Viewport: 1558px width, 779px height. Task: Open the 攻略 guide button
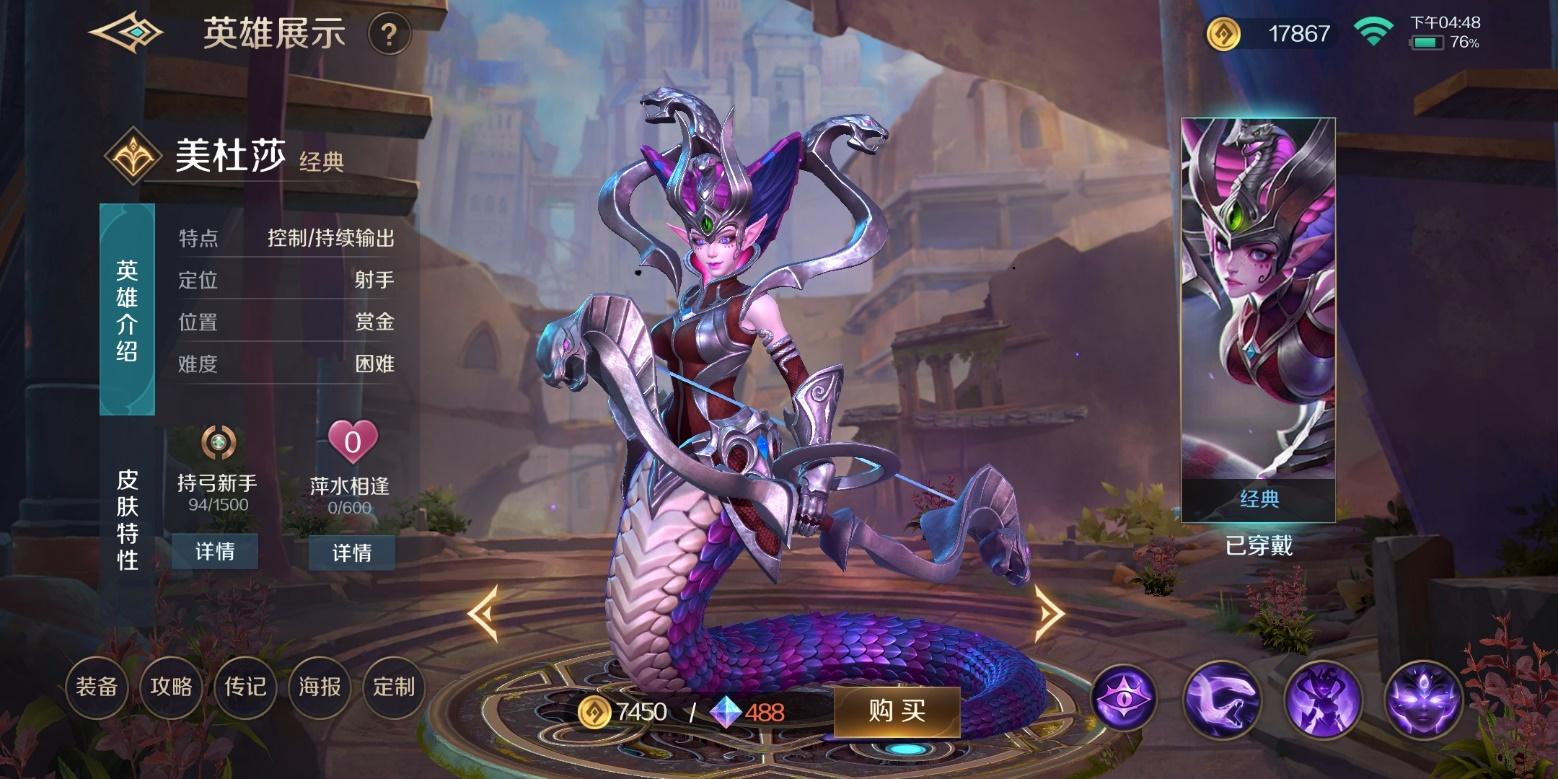171,687
